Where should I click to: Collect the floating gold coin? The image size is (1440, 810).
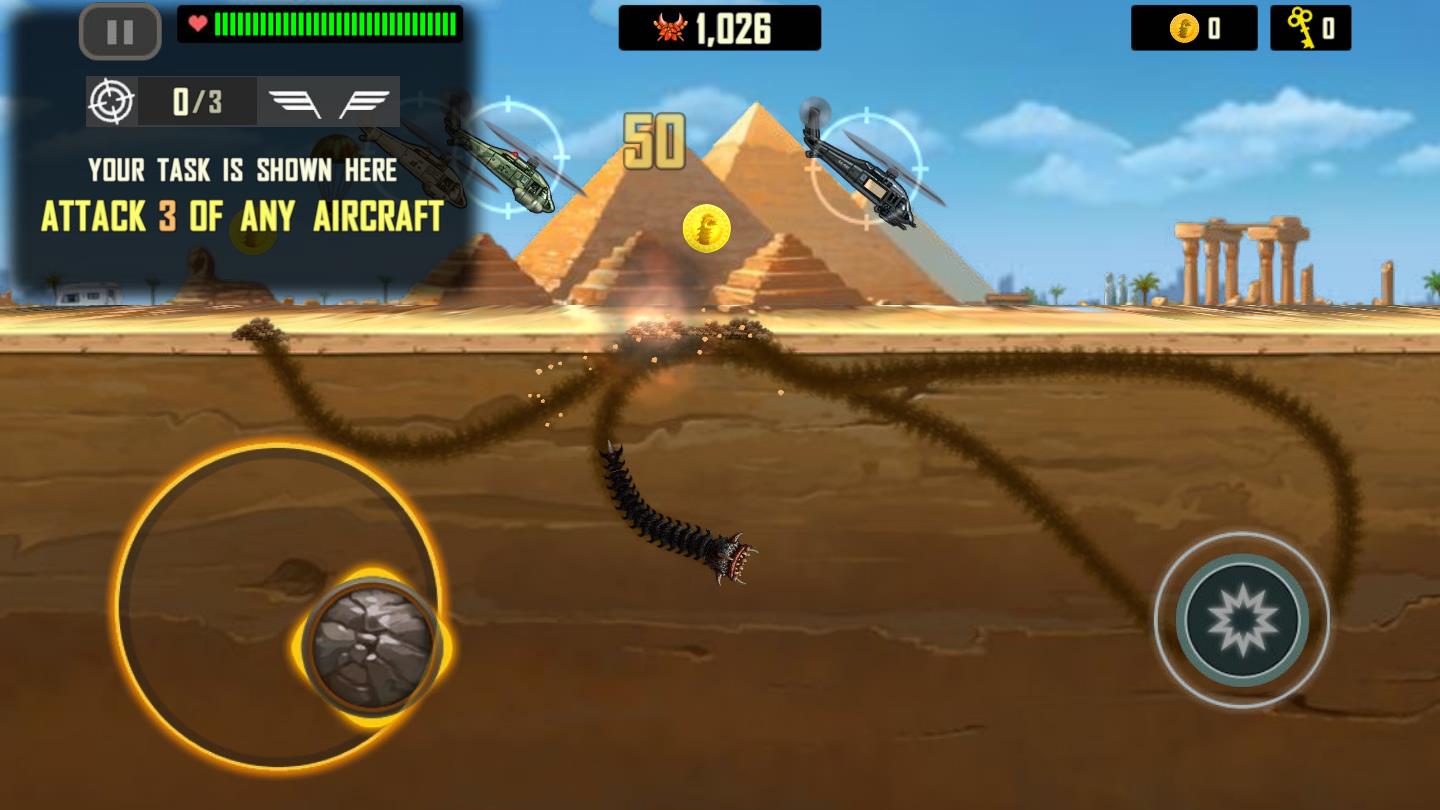707,228
